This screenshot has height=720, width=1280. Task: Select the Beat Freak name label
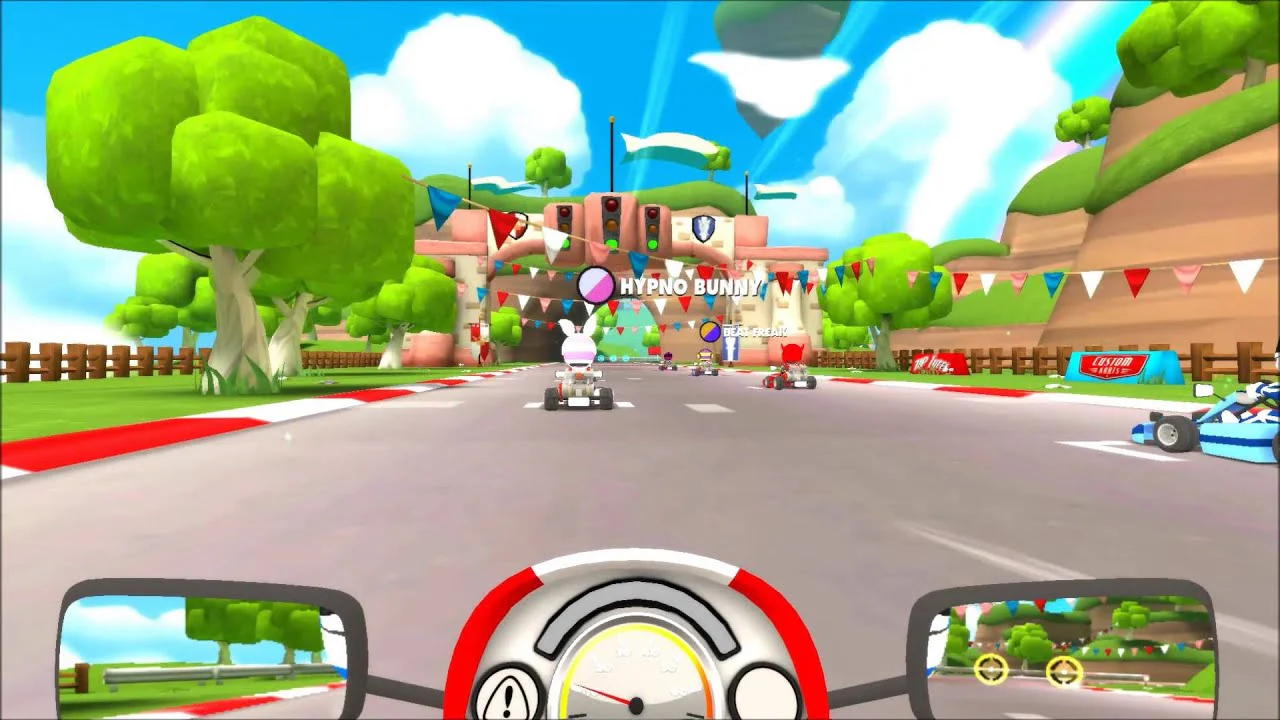[756, 333]
